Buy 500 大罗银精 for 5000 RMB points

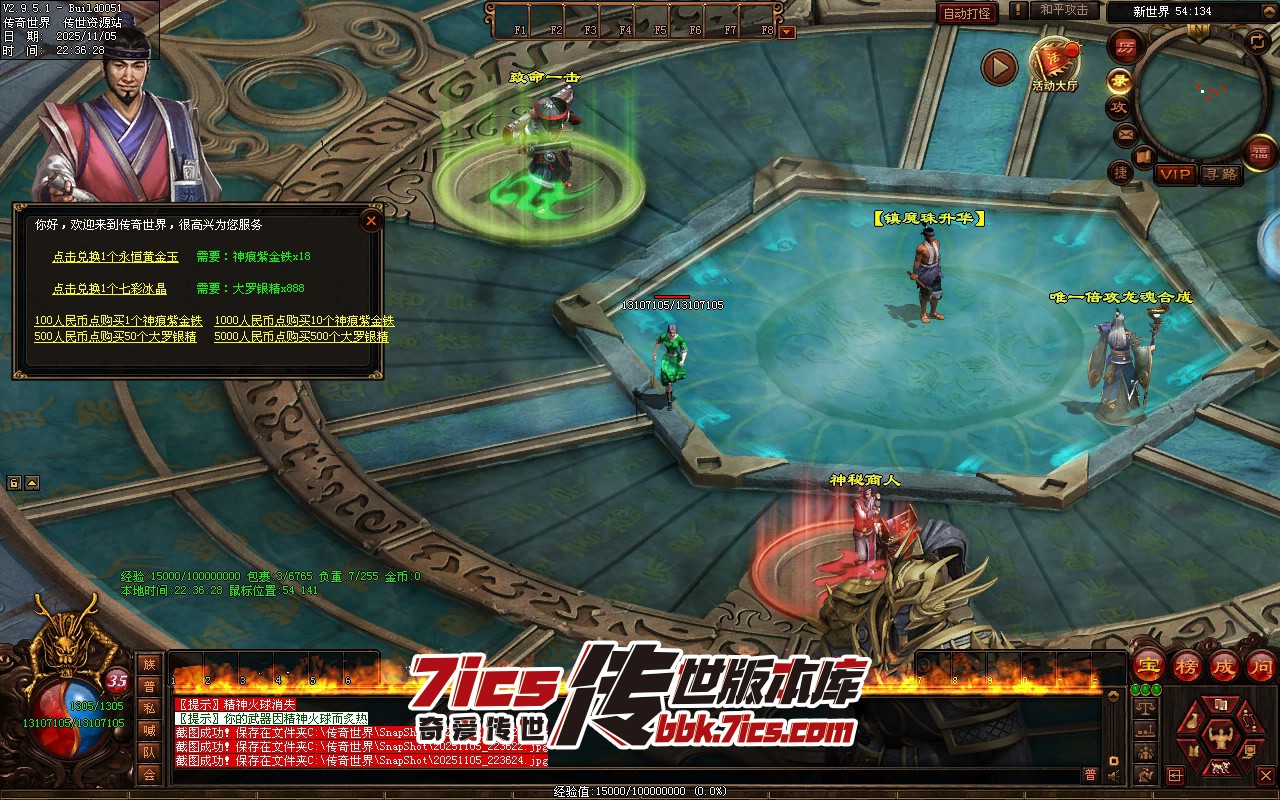tap(301, 337)
